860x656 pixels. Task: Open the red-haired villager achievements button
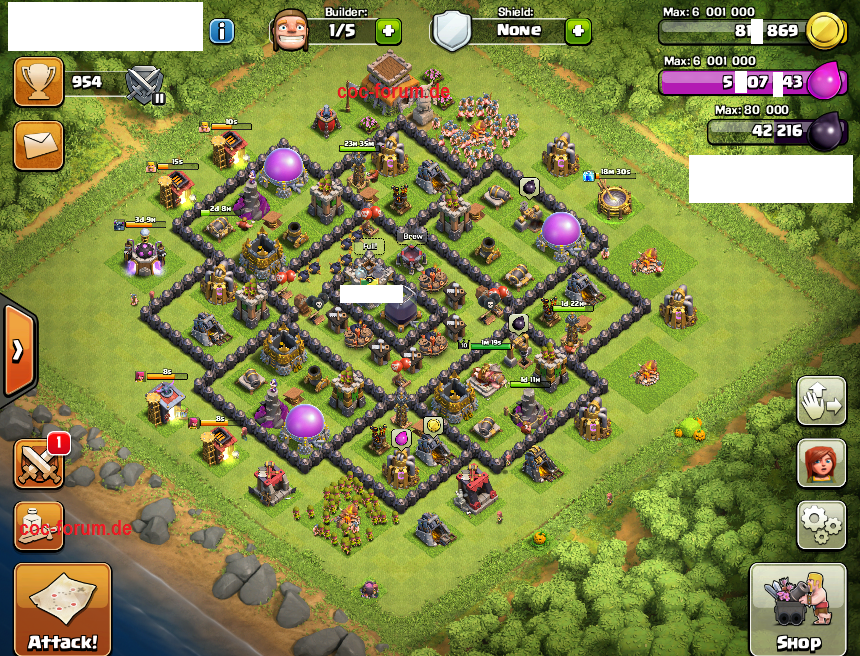click(x=821, y=463)
